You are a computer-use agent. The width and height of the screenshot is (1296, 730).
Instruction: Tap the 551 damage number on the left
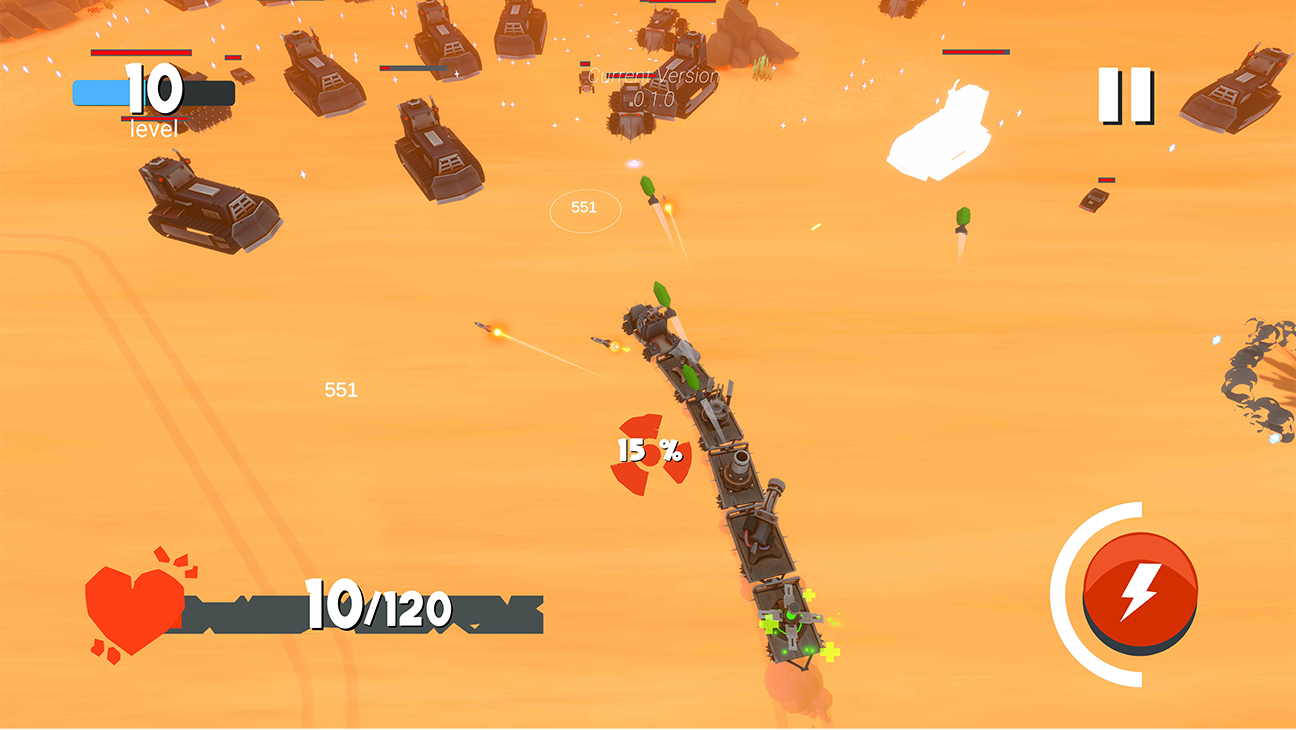tap(340, 390)
